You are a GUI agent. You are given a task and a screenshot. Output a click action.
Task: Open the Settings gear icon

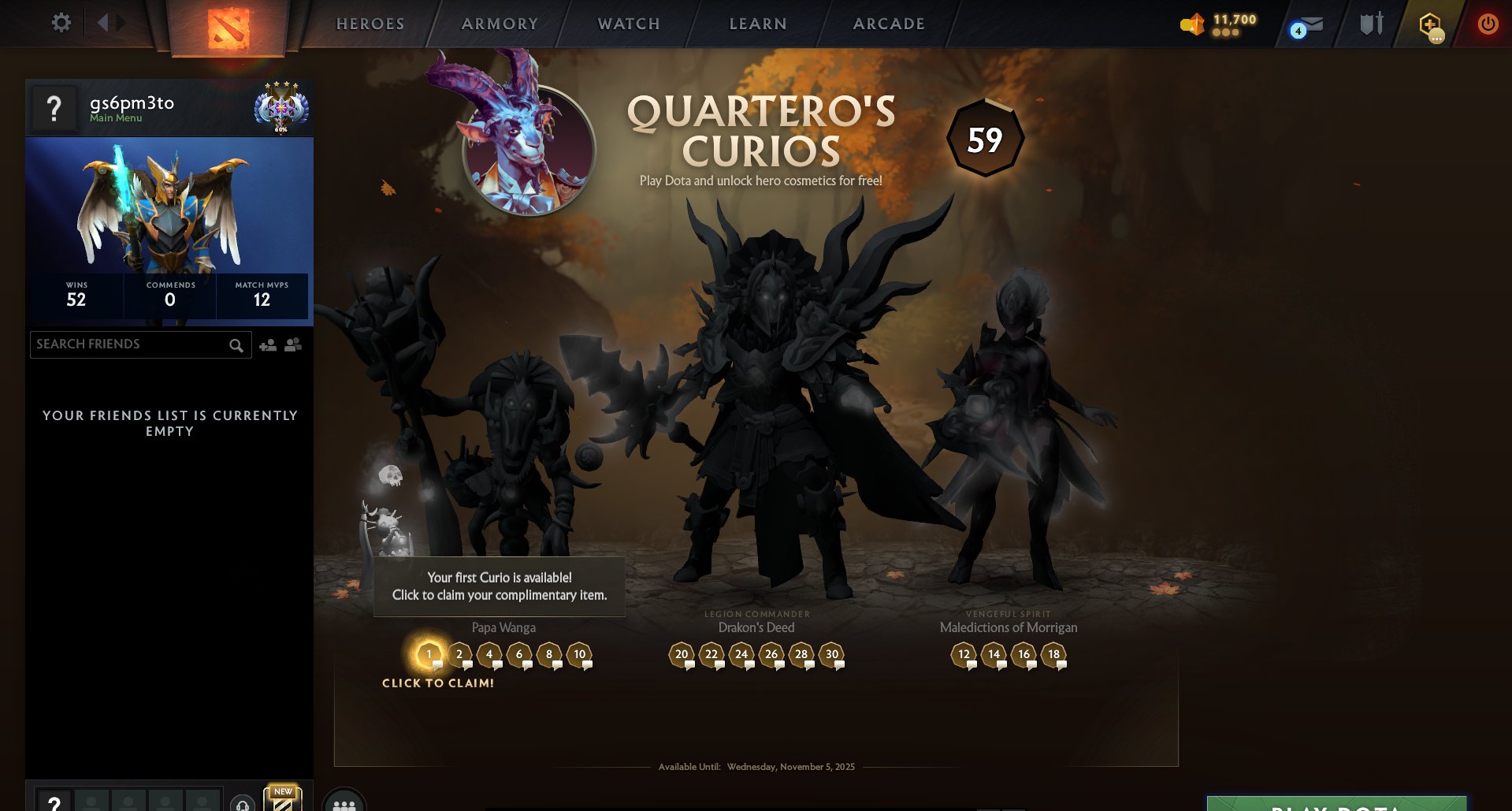click(61, 23)
